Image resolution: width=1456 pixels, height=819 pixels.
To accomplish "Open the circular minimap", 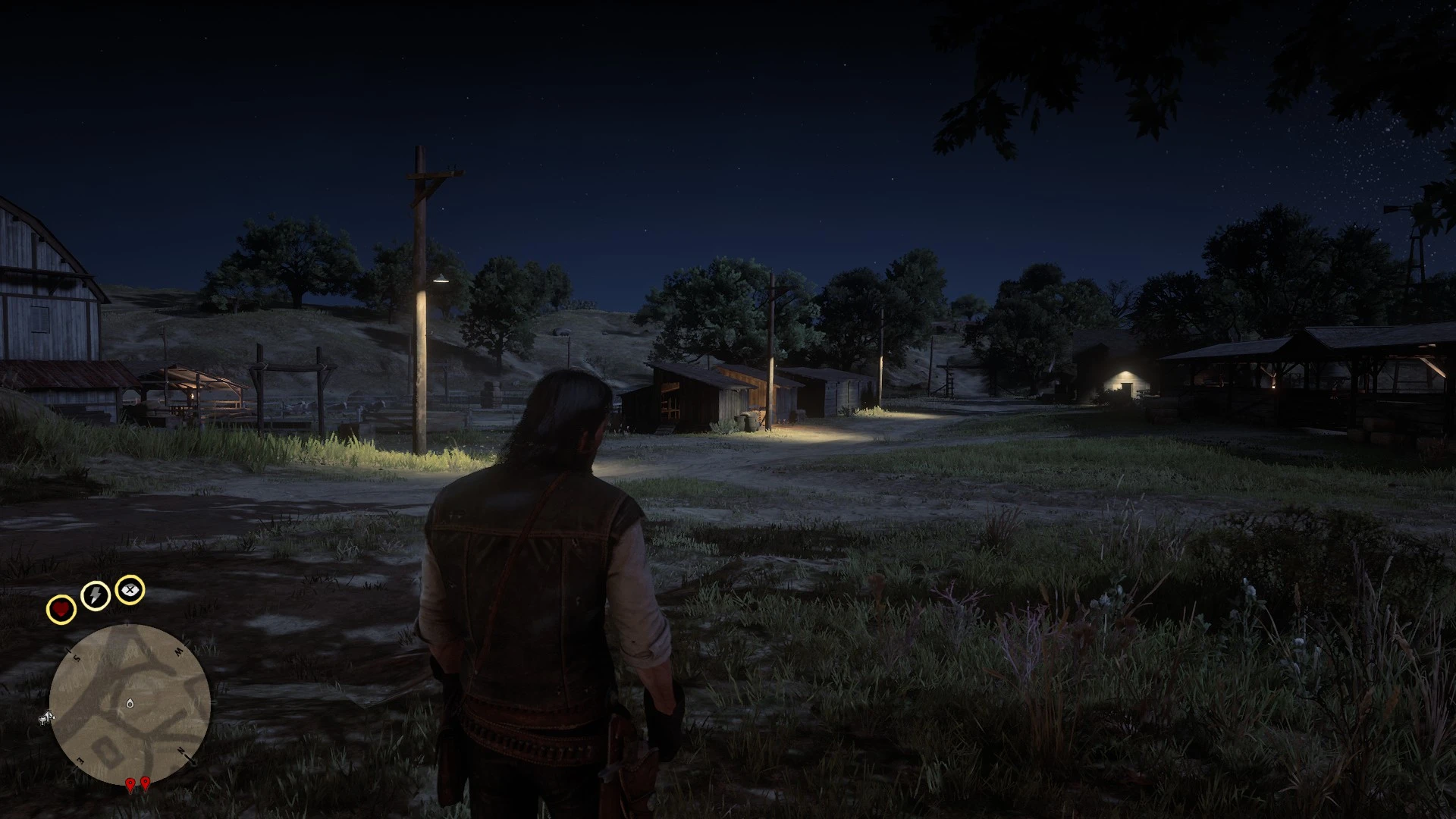I will pyautogui.click(x=130, y=704).
